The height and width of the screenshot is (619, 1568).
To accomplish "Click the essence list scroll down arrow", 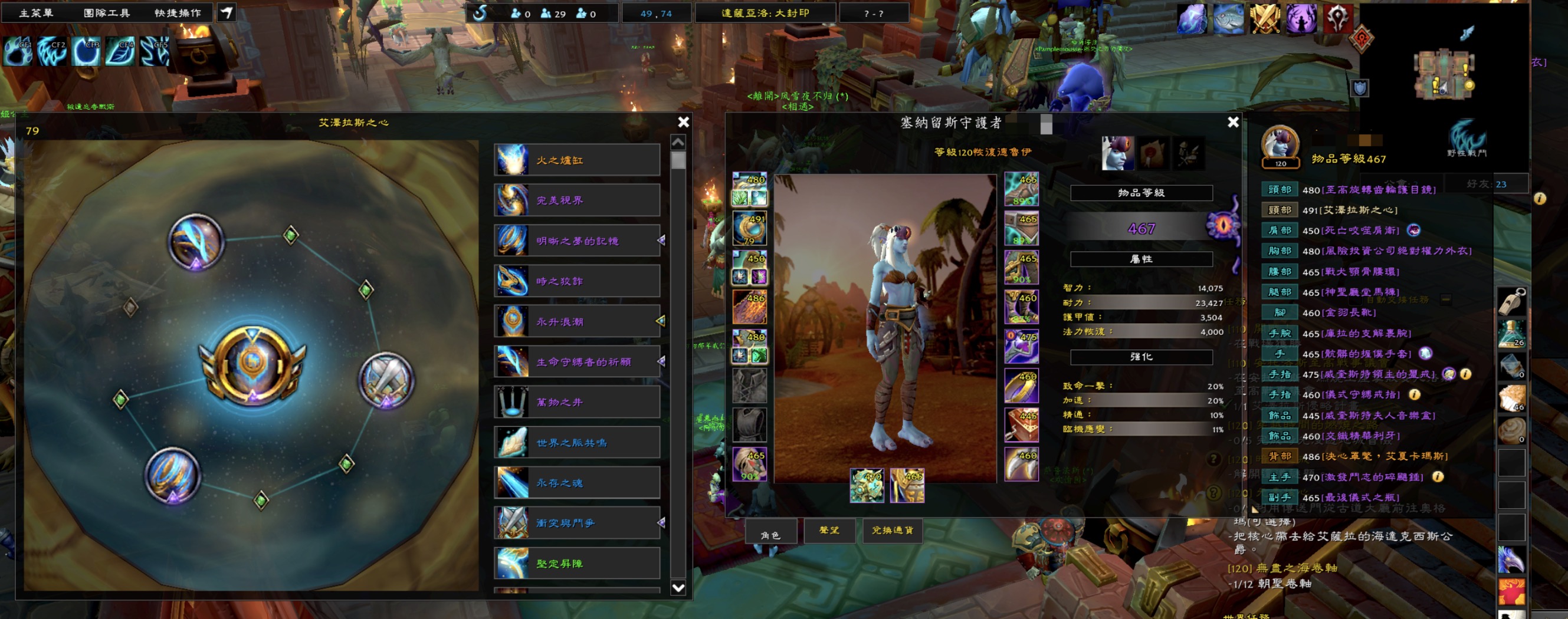I will (x=678, y=587).
